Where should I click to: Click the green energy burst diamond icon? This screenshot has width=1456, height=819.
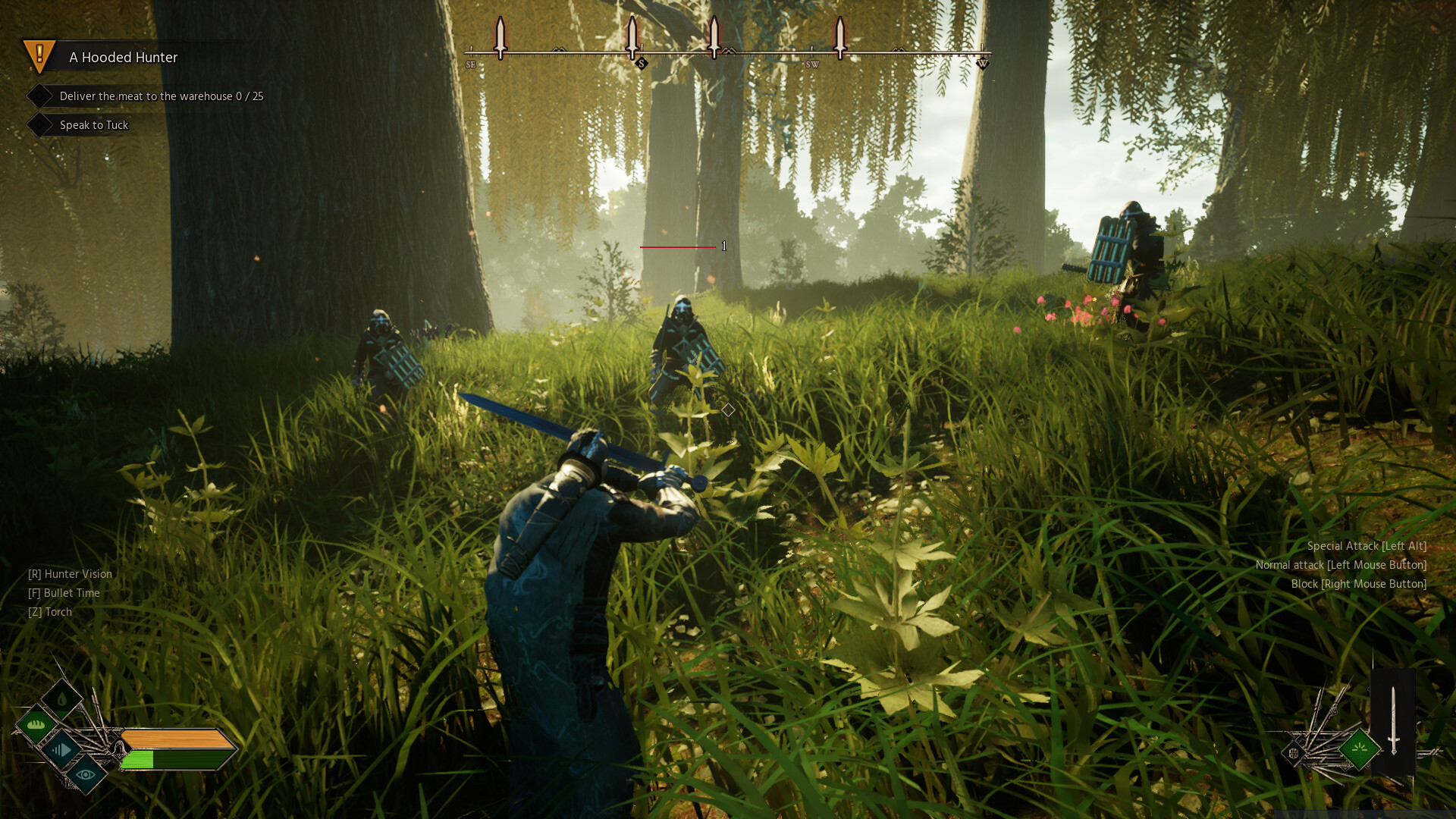[1359, 751]
